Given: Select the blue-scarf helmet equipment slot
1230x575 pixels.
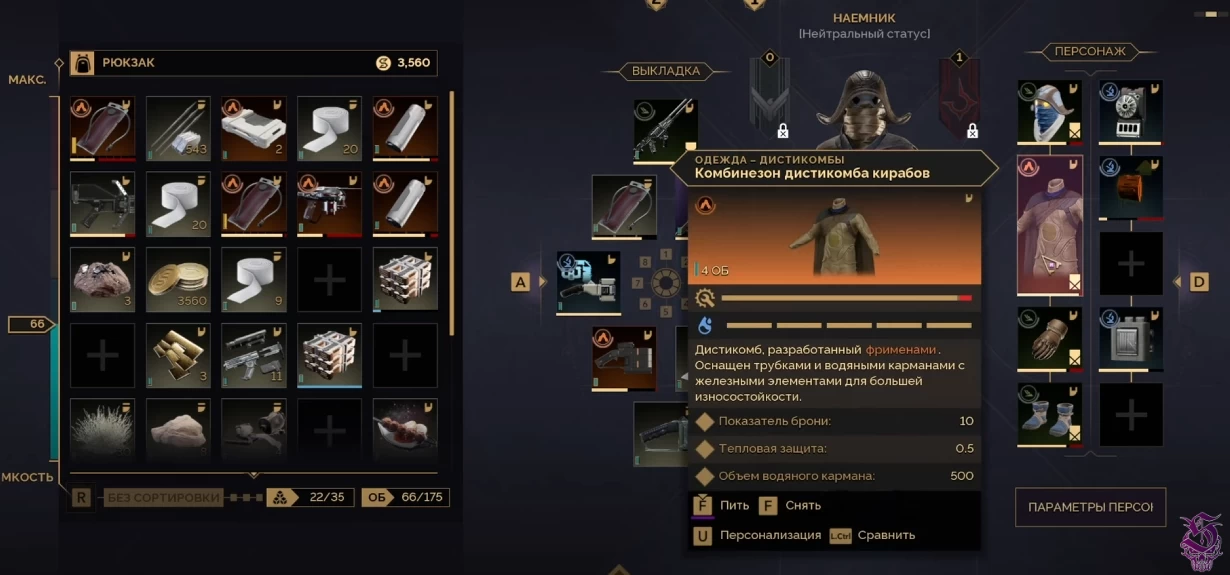Looking at the screenshot, I should [x=1050, y=112].
